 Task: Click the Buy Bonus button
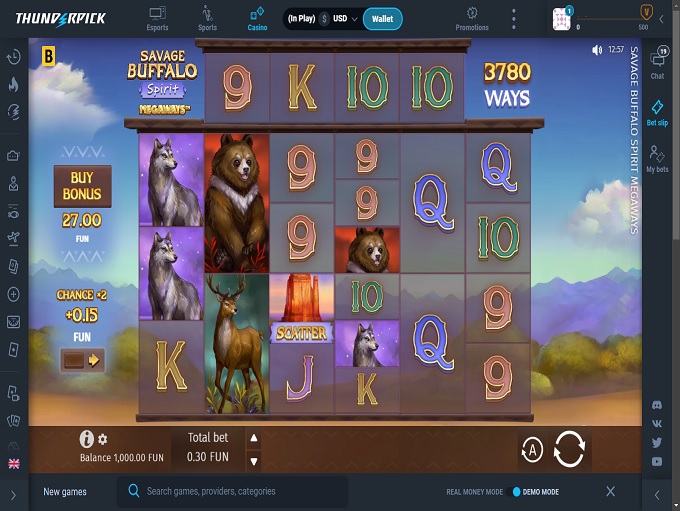(82, 185)
